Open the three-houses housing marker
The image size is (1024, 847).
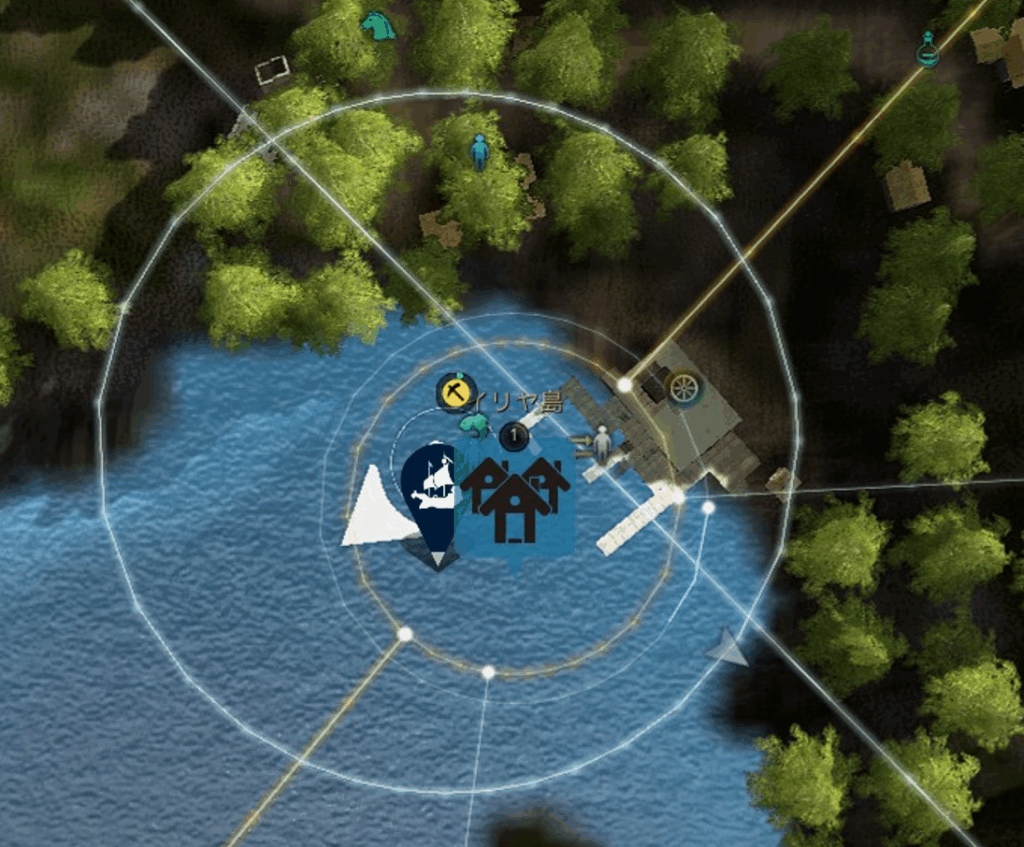pyautogui.click(x=514, y=498)
